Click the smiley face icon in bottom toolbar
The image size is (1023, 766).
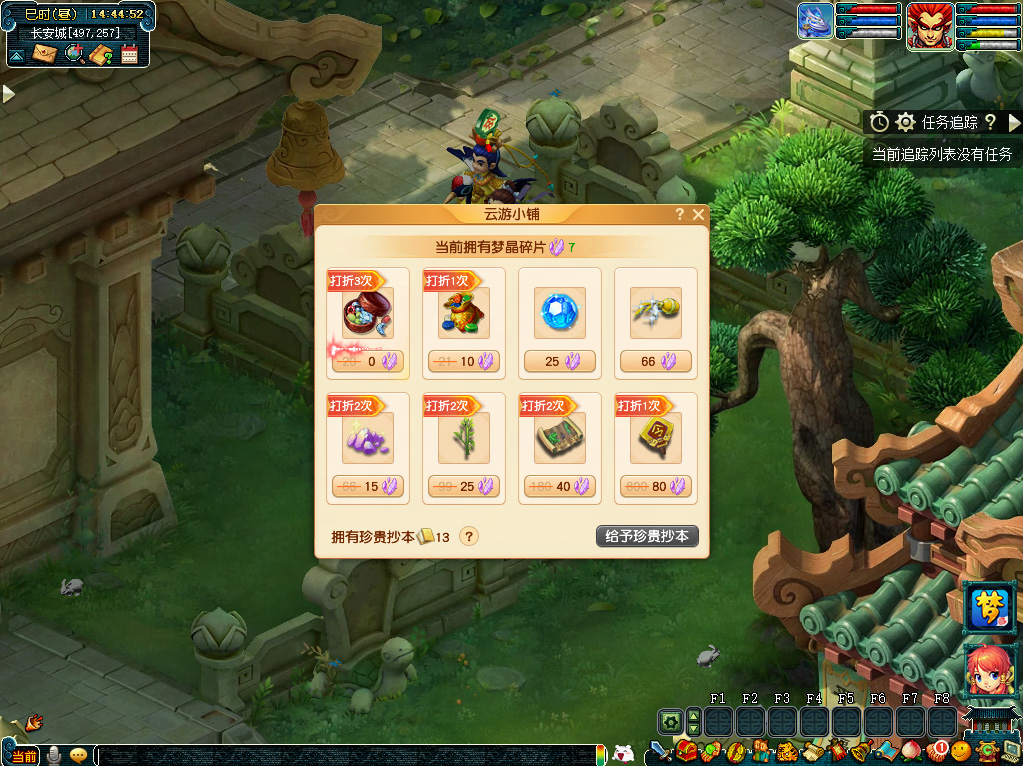(x=960, y=749)
